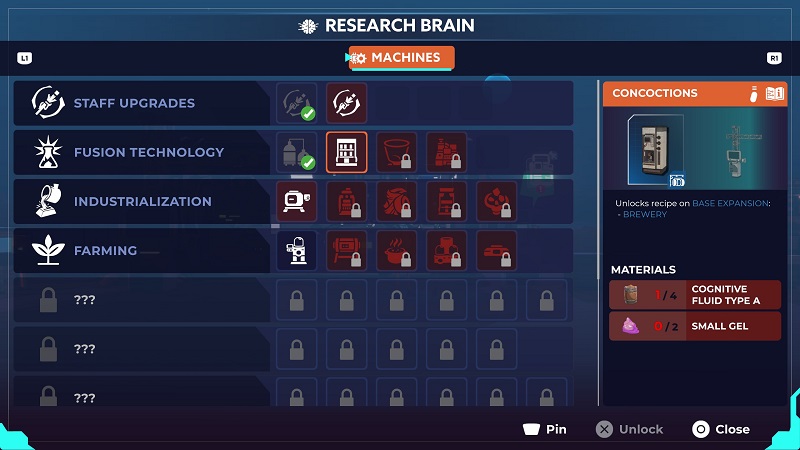Select the locked bucket research node
The image size is (800, 450).
pos(396,152)
